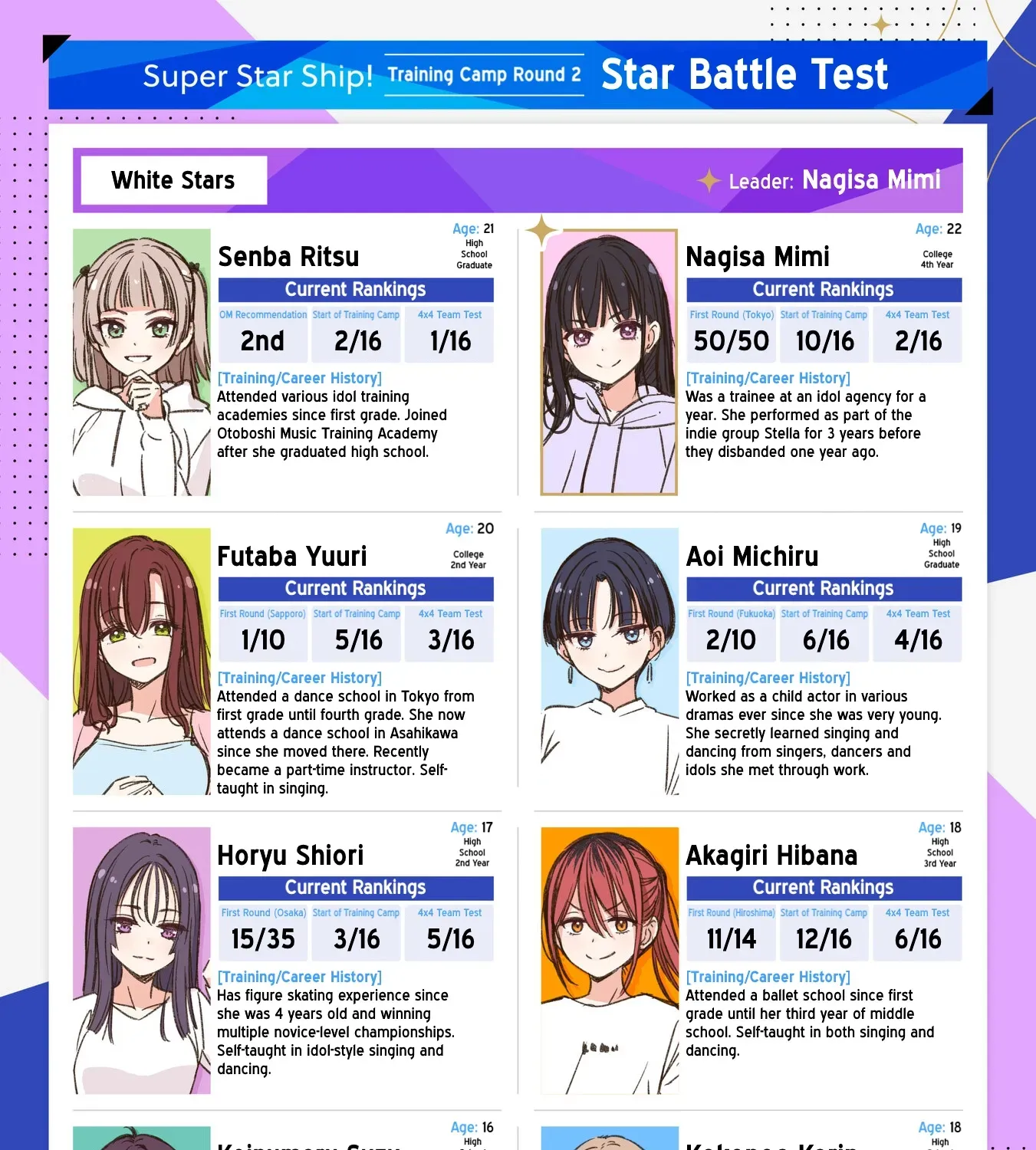Click Akagiri Hibana's portrait

[x=610, y=960]
